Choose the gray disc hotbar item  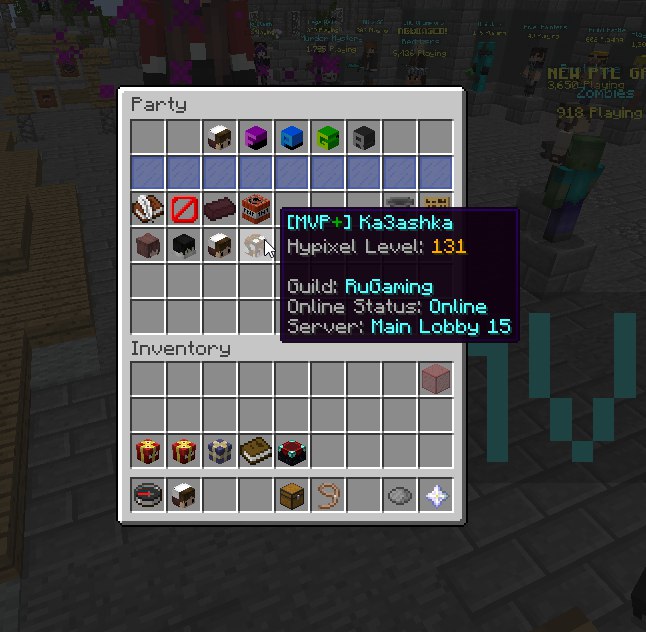400,496
